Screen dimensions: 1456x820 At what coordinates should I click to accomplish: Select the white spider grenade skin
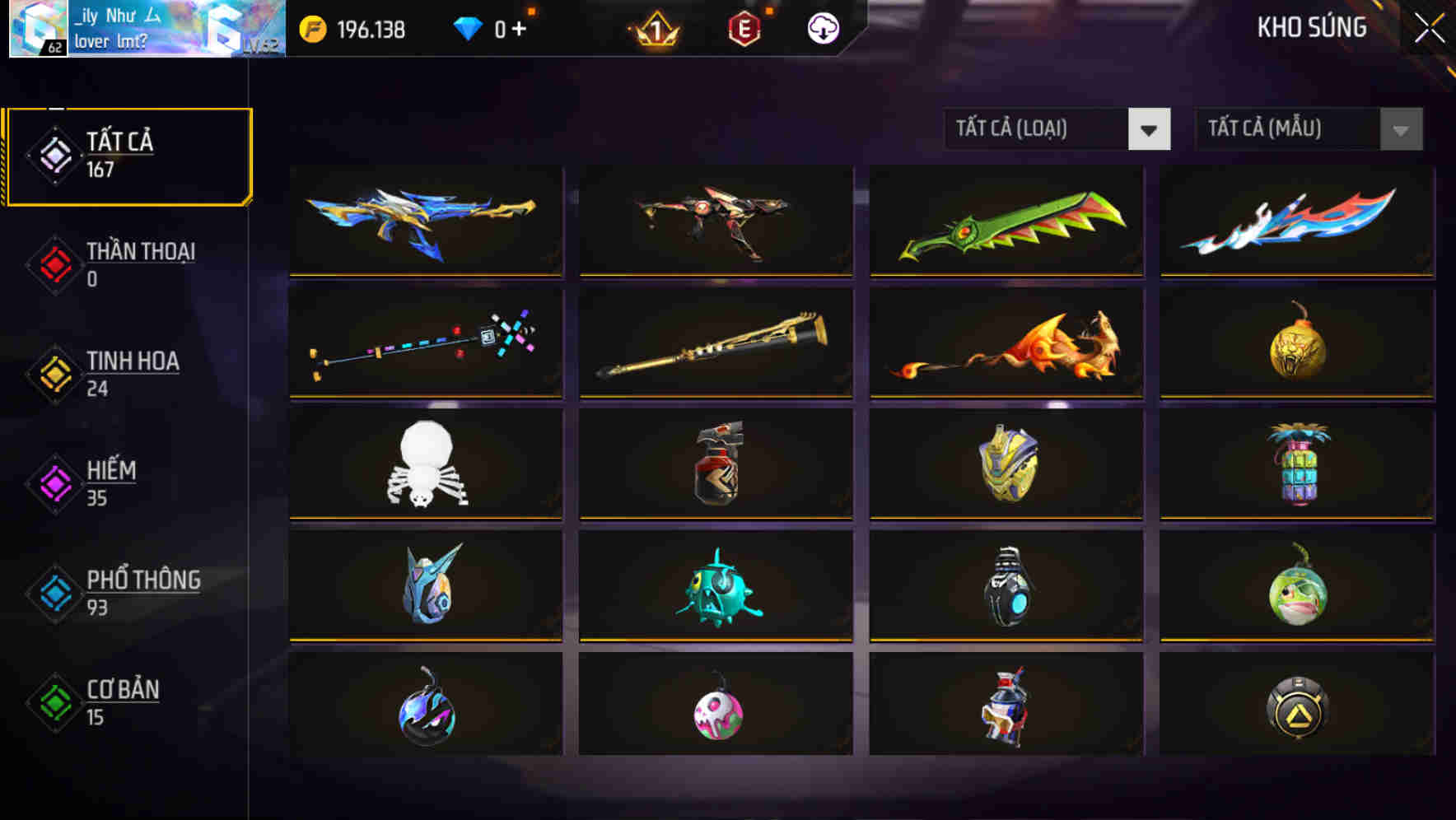pos(425,464)
